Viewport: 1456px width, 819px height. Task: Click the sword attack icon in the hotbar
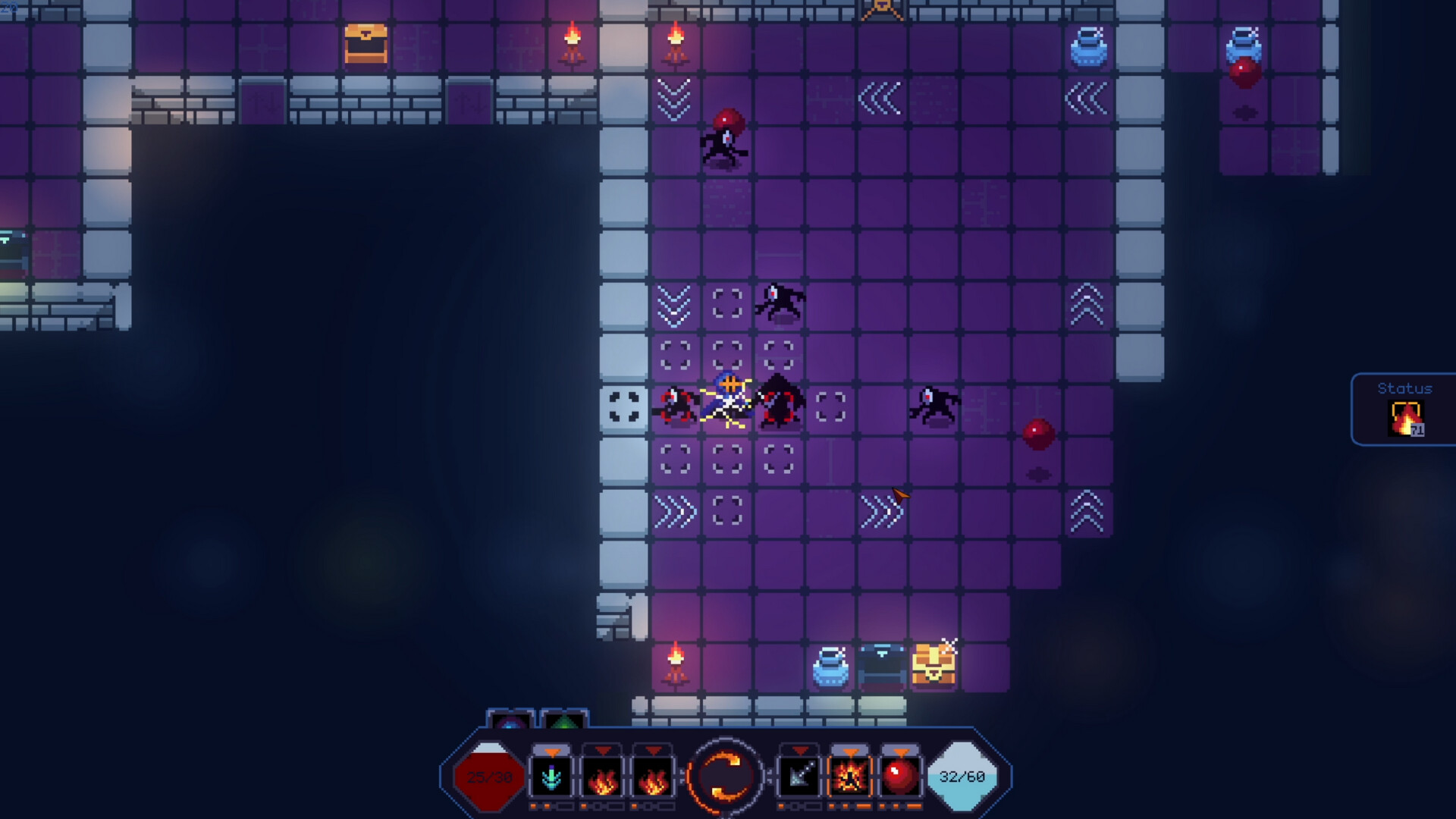pyautogui.click(x=801, y=776)
